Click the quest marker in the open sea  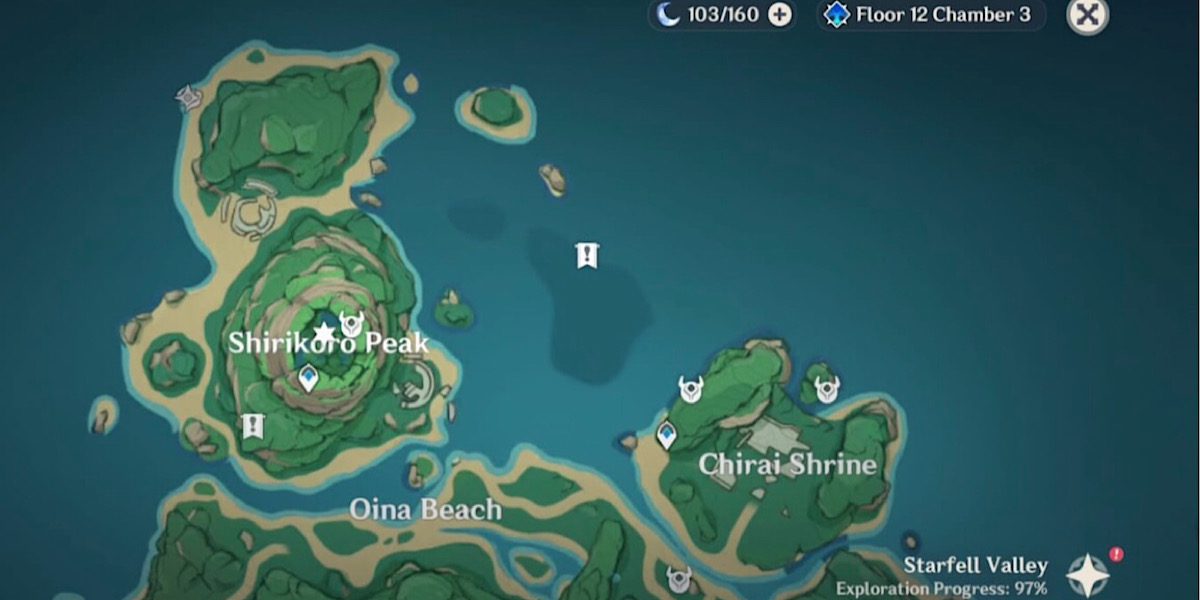pos(587,256)
